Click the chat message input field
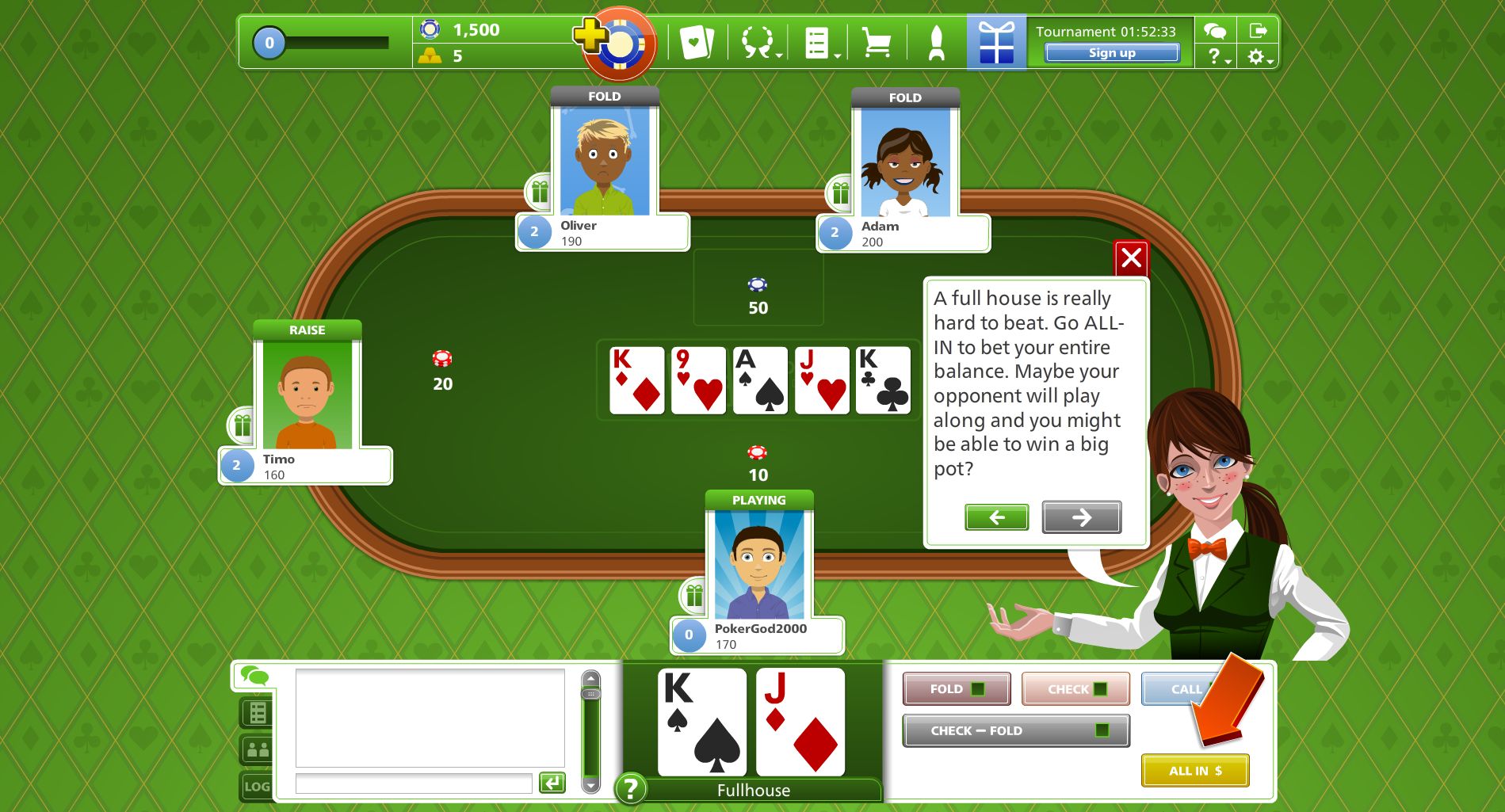The image size is (1505, 812). tap(413, 783)
